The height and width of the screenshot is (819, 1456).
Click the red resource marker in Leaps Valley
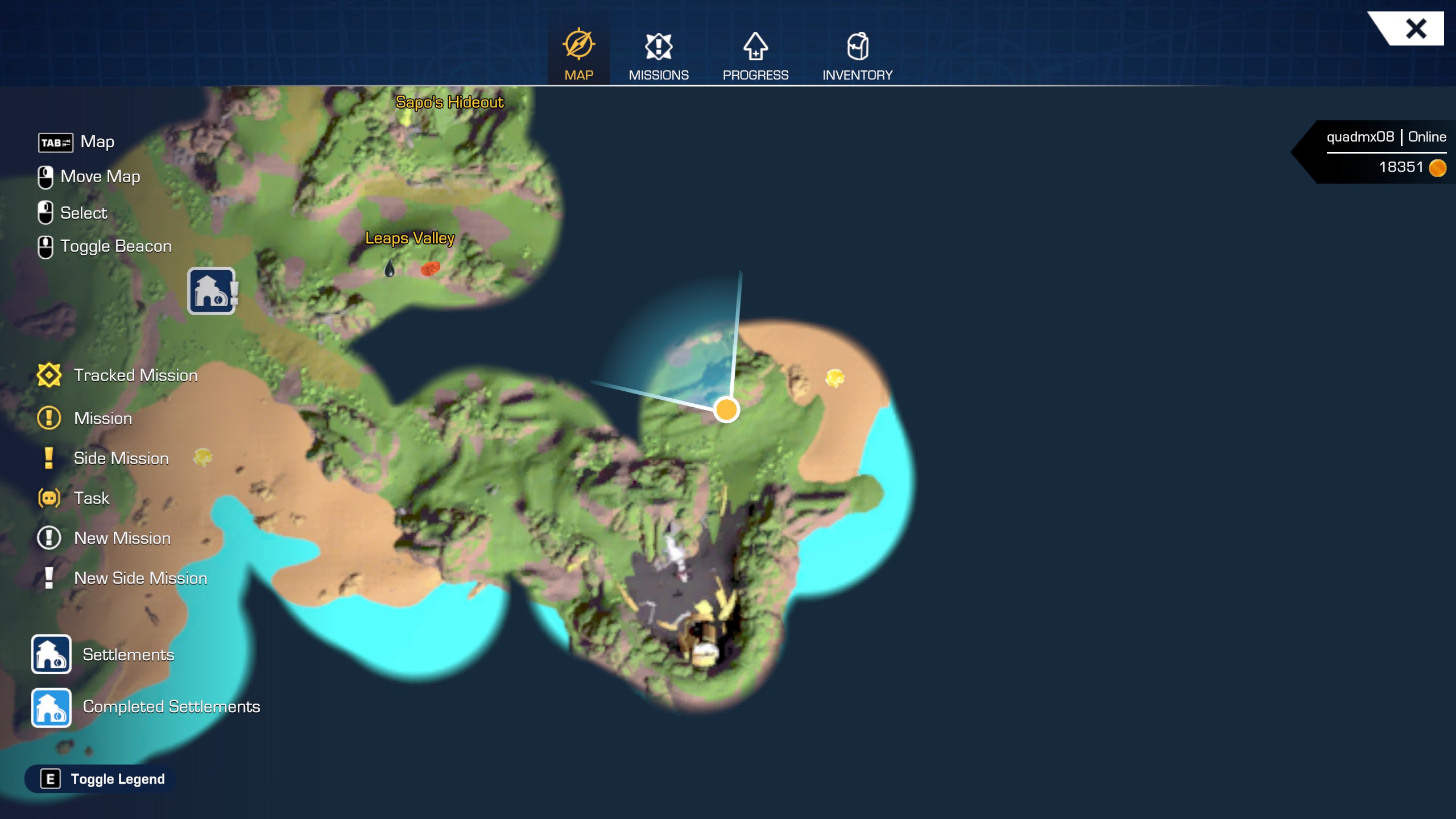(430, 268)
